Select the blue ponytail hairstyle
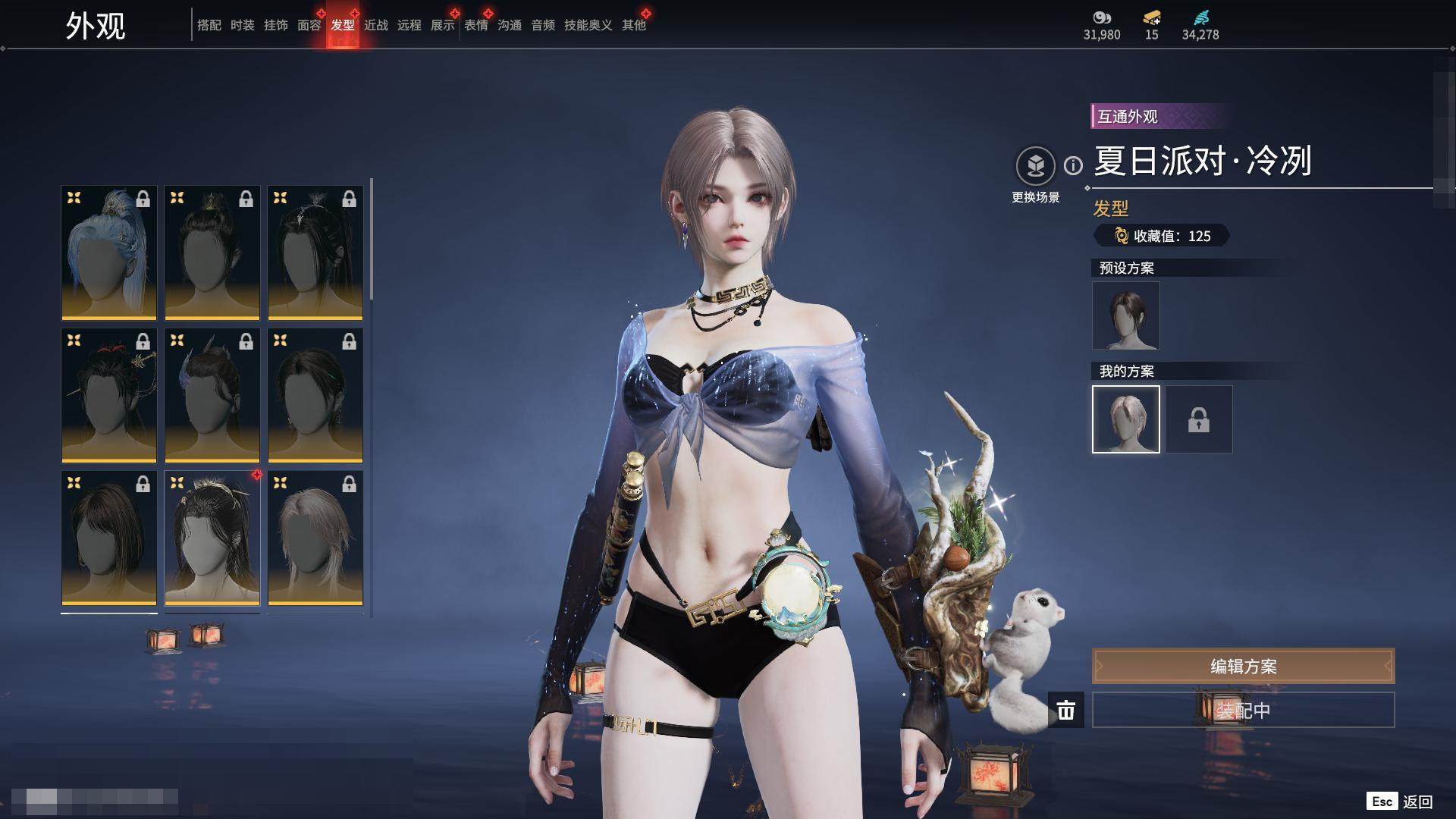This screenshot has width=1456, height=819. [x=109, y=253]
